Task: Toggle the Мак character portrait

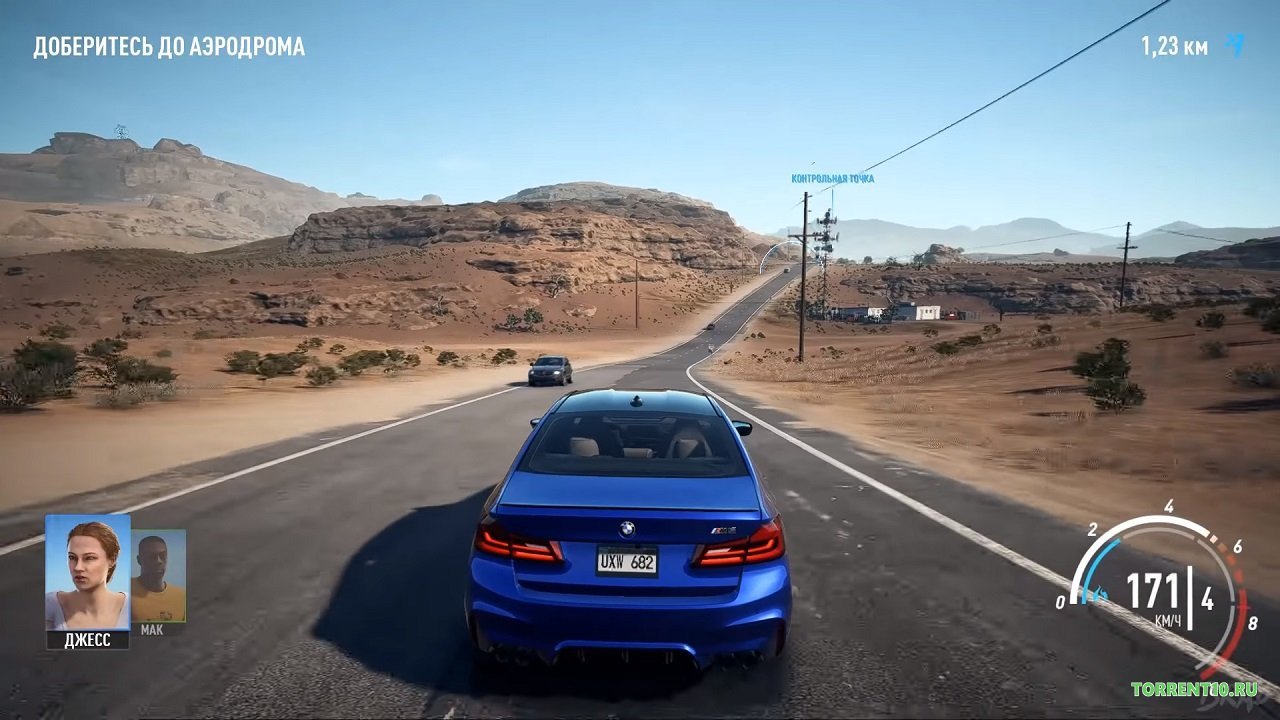Action: click(x=155, y=578)
